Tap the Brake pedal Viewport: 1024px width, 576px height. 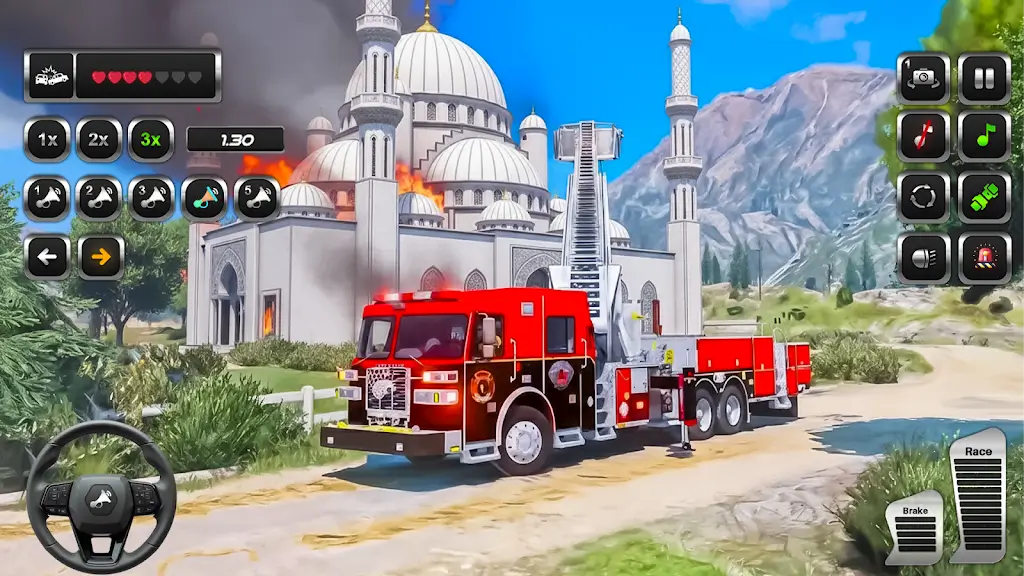point(914,528)
